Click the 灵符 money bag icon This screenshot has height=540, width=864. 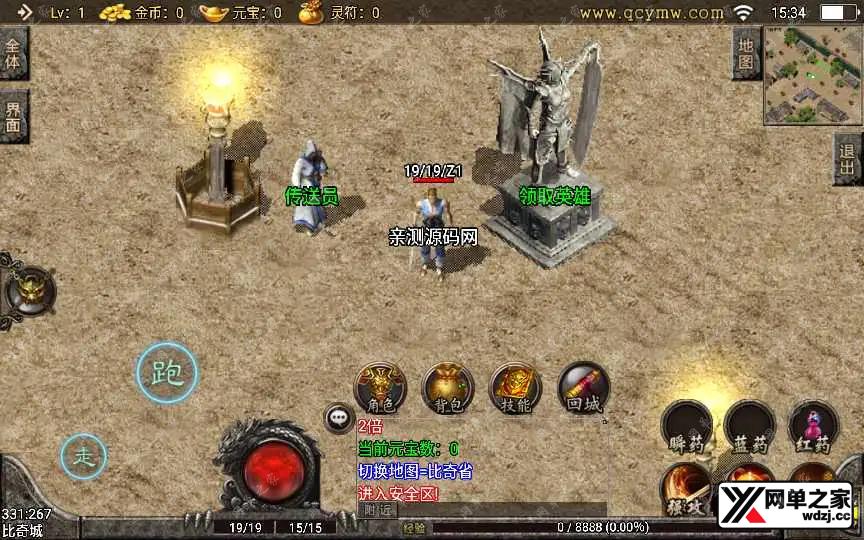point(311,13)
